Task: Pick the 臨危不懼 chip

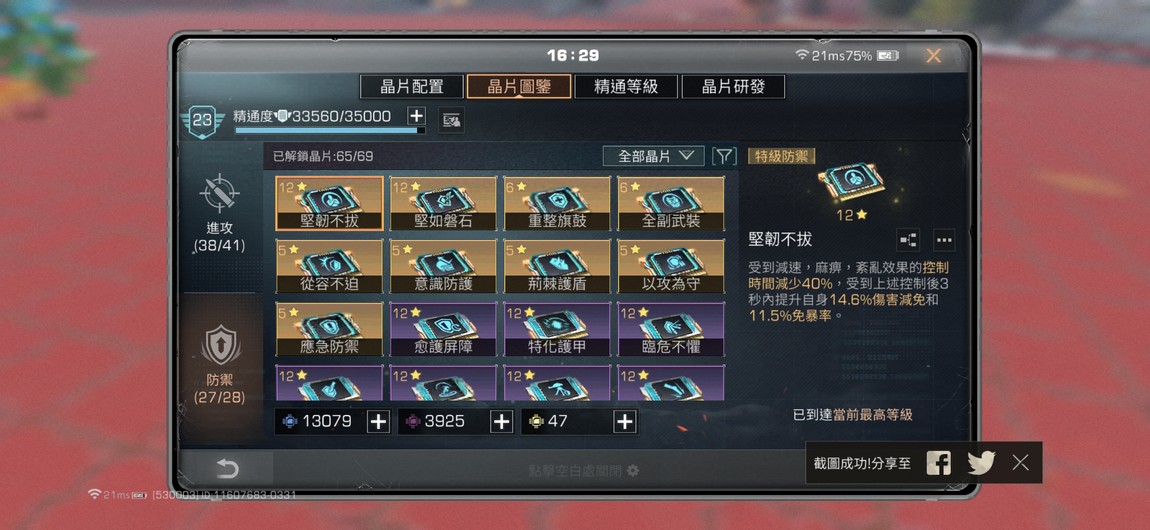Action: tap(671, 330)
